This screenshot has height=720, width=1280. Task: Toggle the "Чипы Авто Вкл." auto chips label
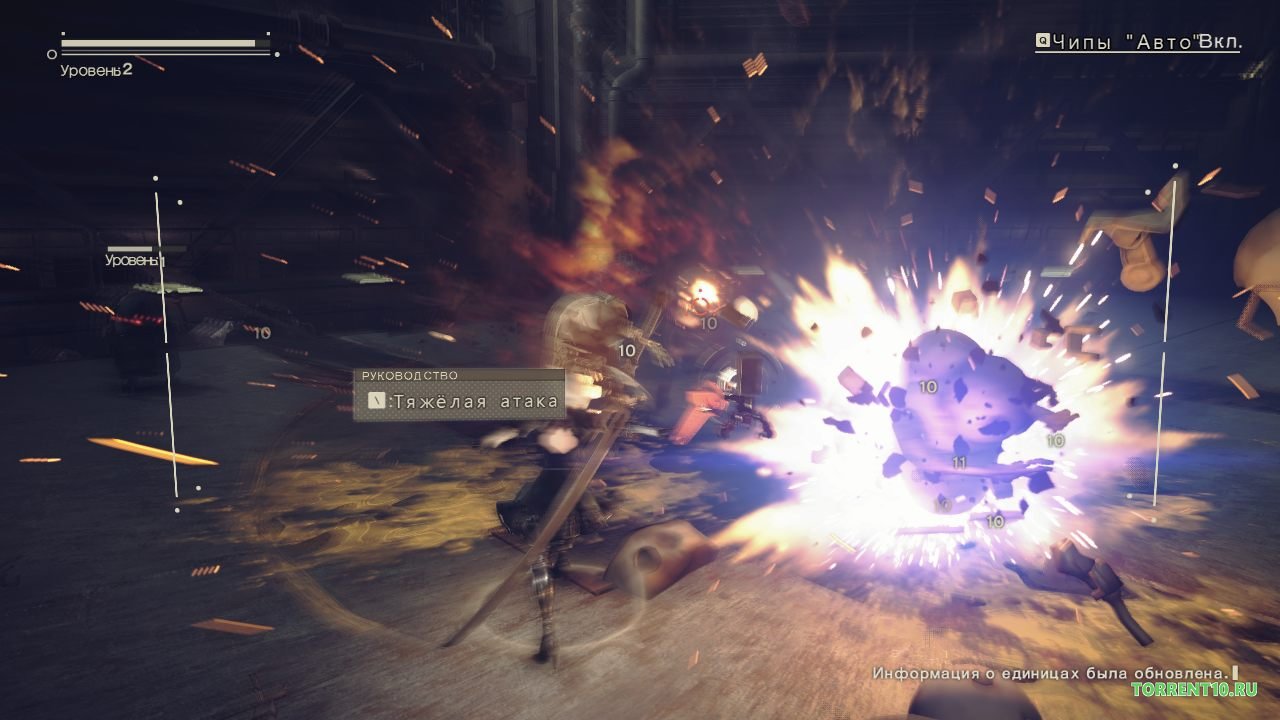[x=1139, y=42]
